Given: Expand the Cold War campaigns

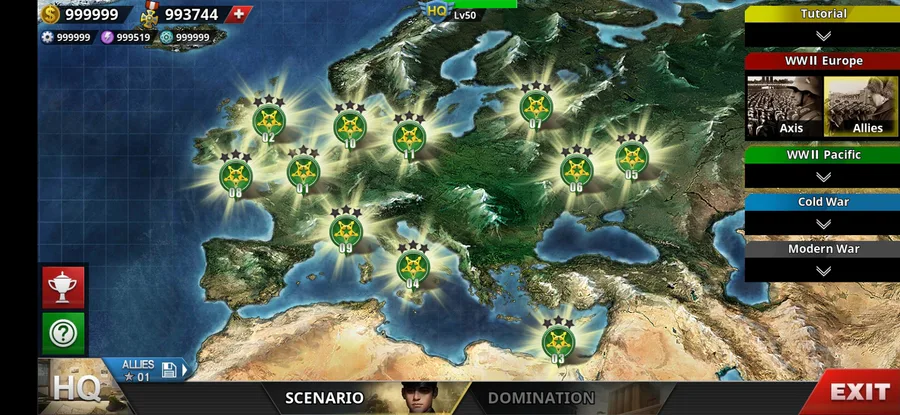Looking at the screenshot, I should 823,223.
